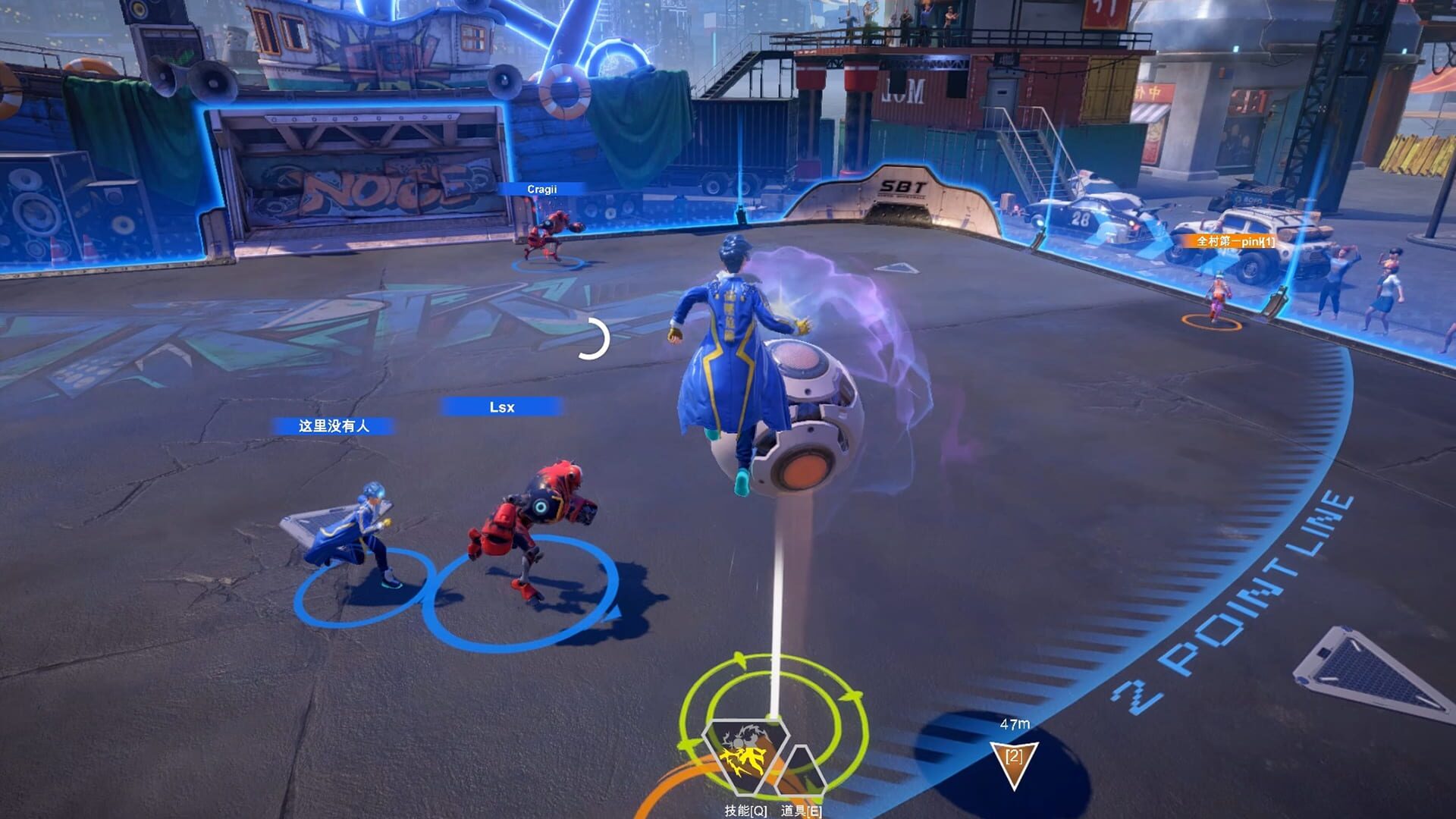Screen dimensions: 1456x819
Task: Click the caped character riding the ball
Action: [732, 349]
